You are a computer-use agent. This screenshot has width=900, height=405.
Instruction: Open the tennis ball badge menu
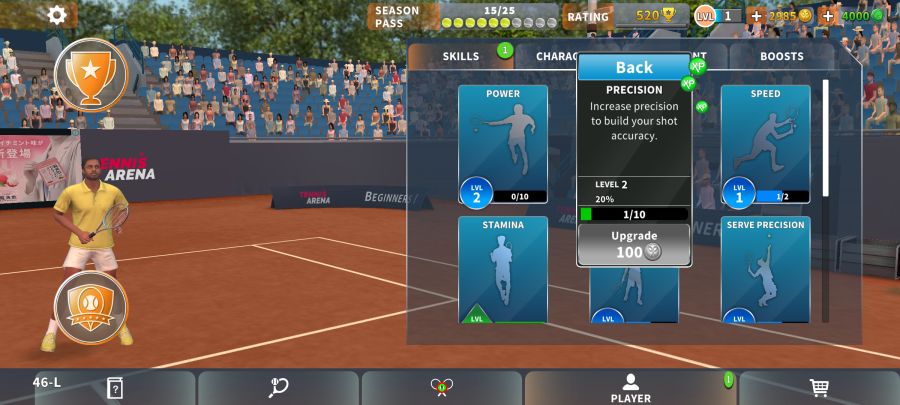91,307
